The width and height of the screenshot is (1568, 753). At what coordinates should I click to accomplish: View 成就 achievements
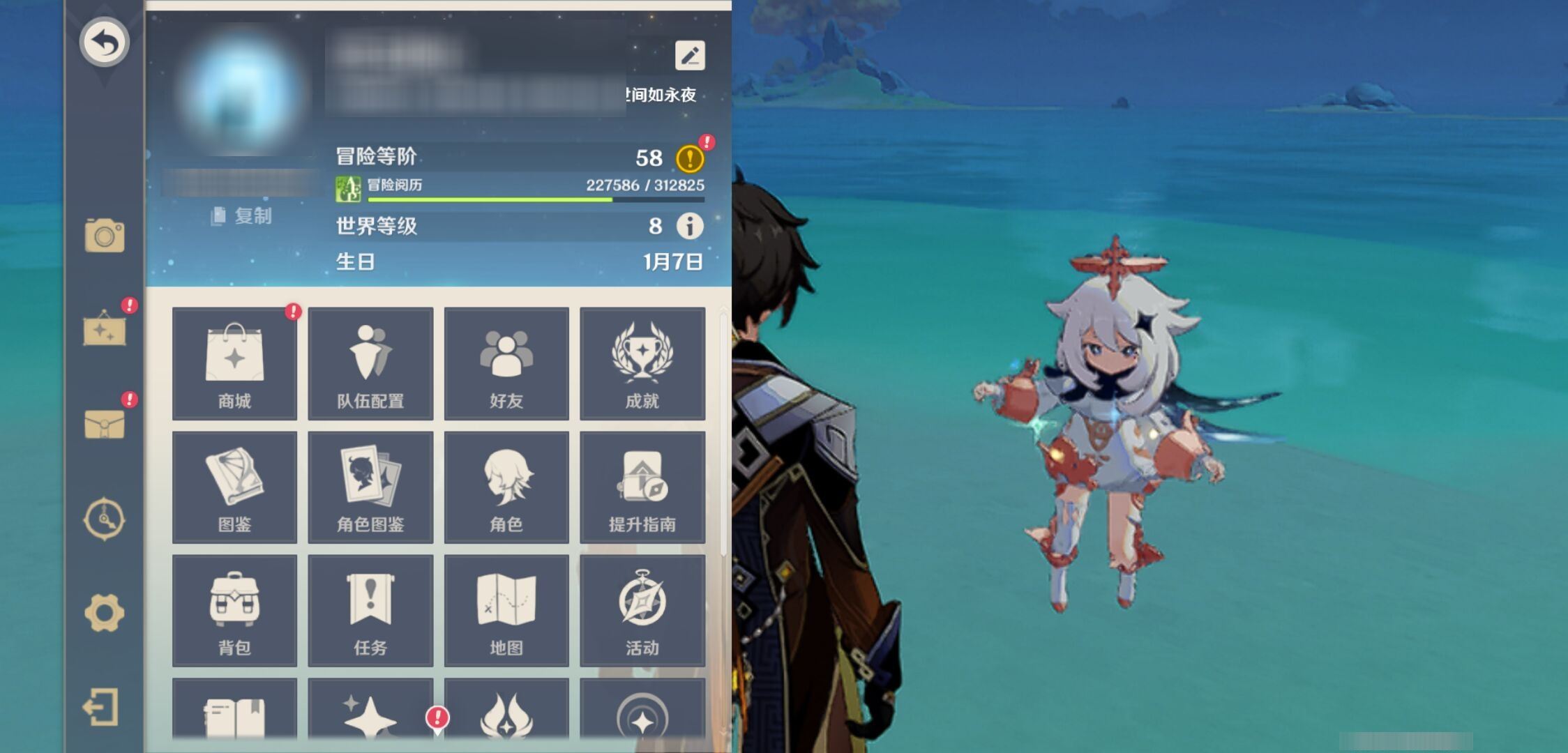click(642, 363)
